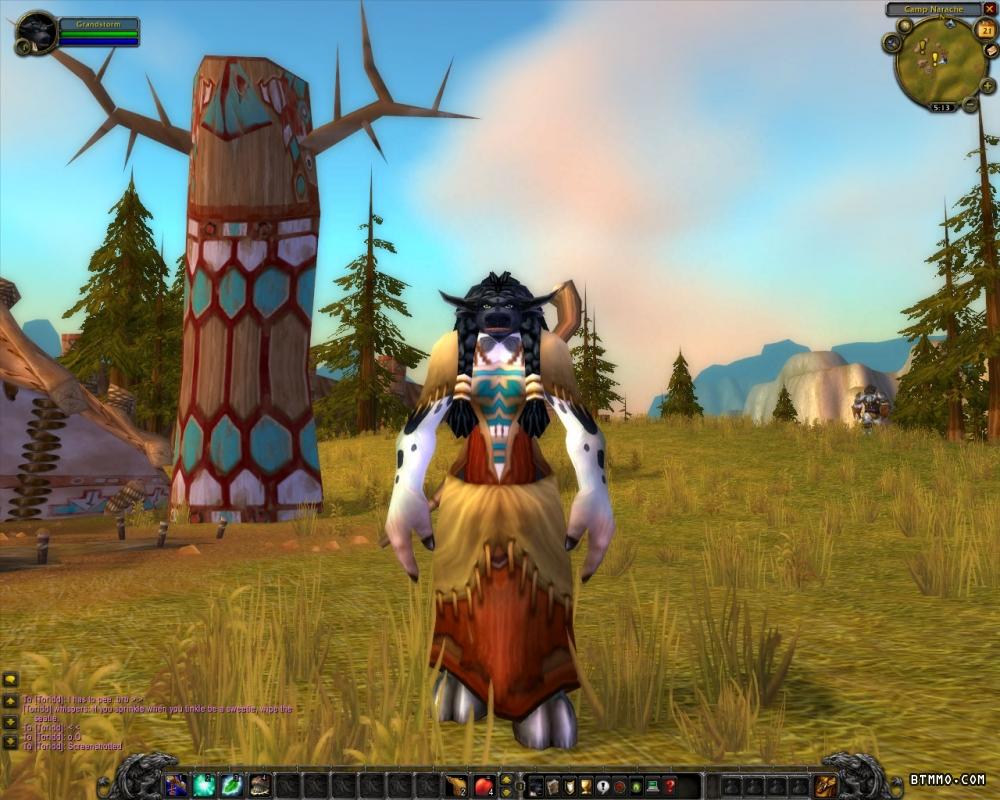1000x800 pixels.
Task: Open the backpack at the bar's right end
Action: [826, 785]
